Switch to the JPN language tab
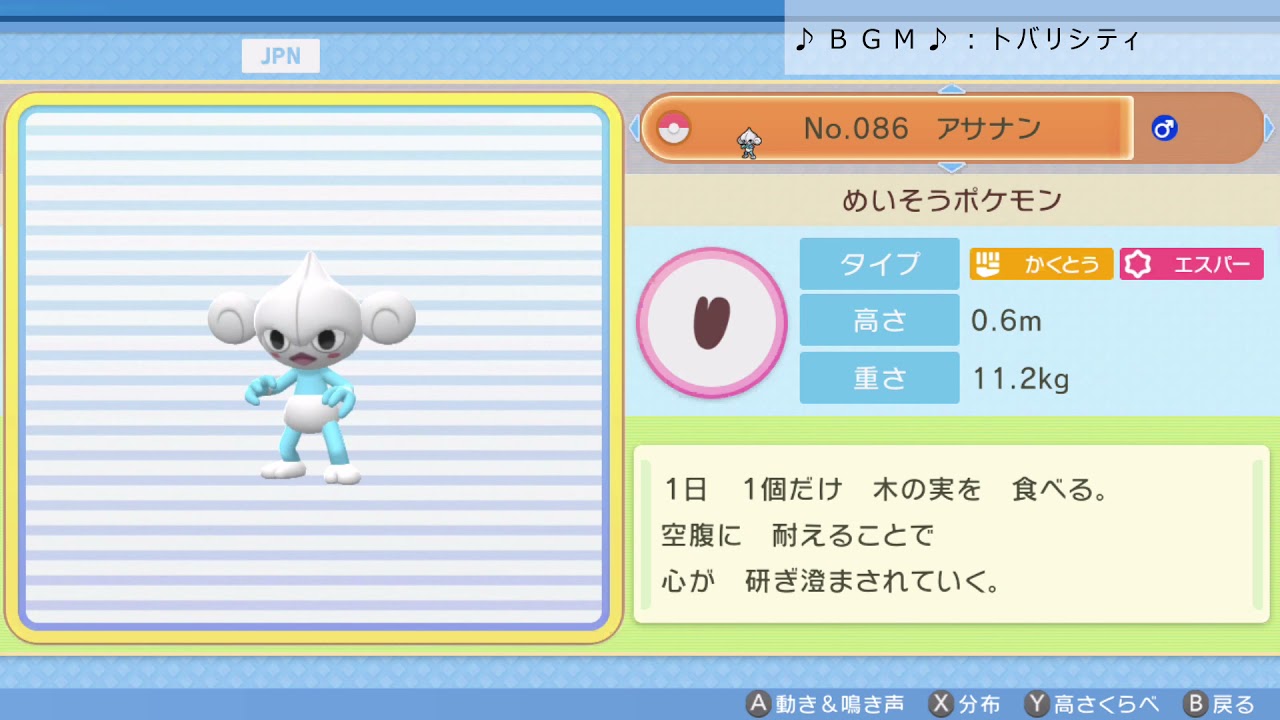 pos(280,56)
